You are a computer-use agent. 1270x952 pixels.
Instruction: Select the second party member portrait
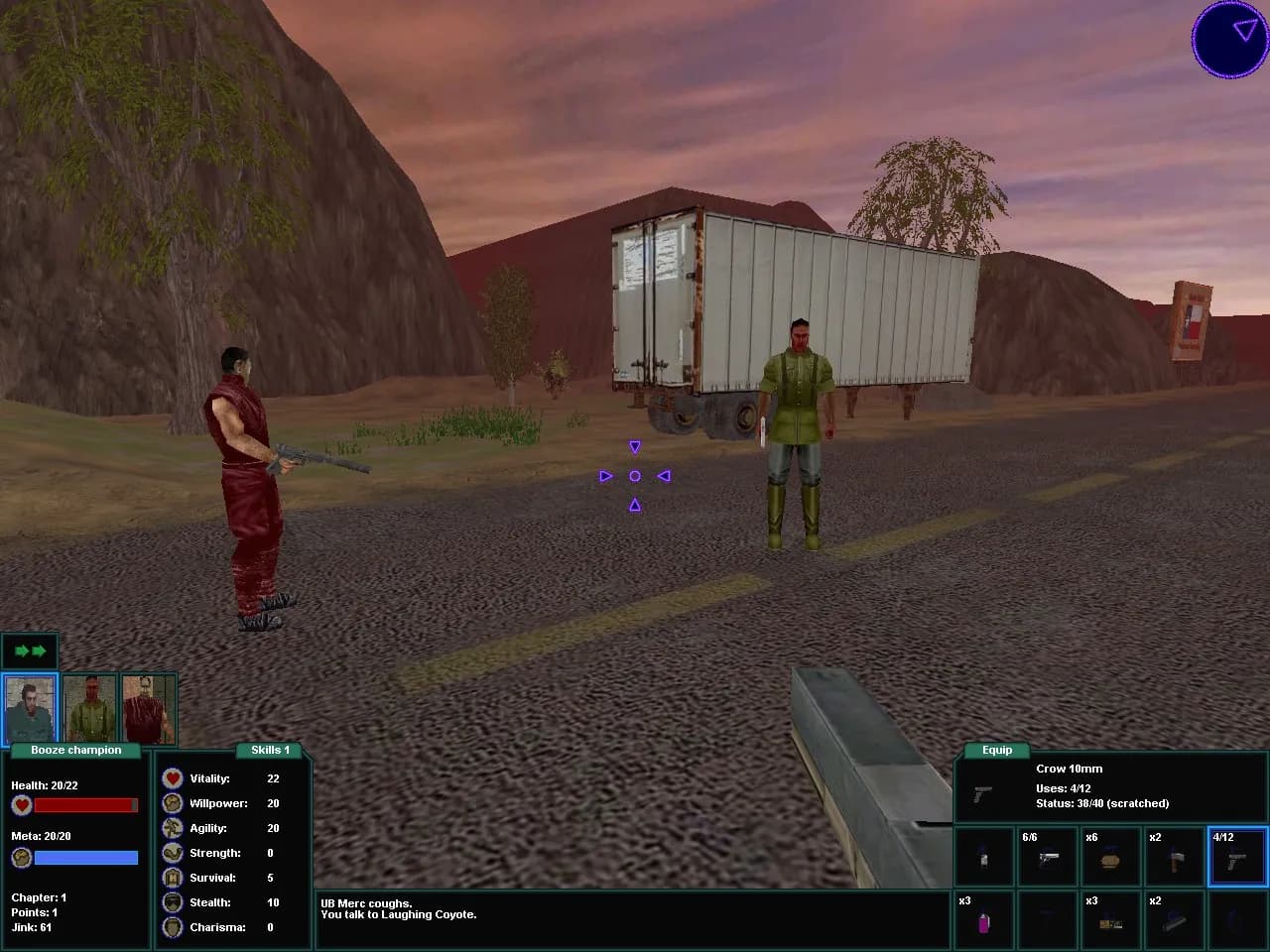[x=89, y=706]
